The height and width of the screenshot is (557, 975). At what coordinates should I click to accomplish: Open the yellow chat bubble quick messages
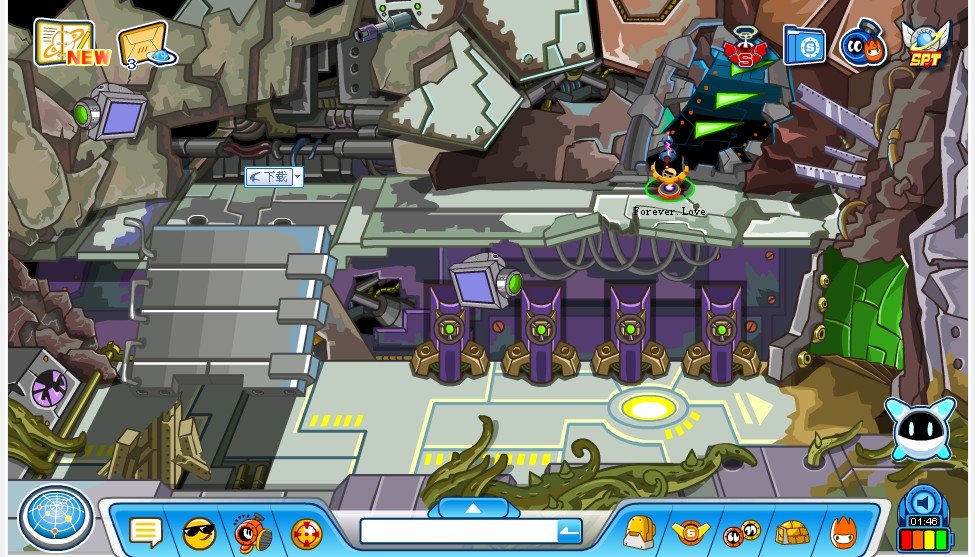[146, 532]
